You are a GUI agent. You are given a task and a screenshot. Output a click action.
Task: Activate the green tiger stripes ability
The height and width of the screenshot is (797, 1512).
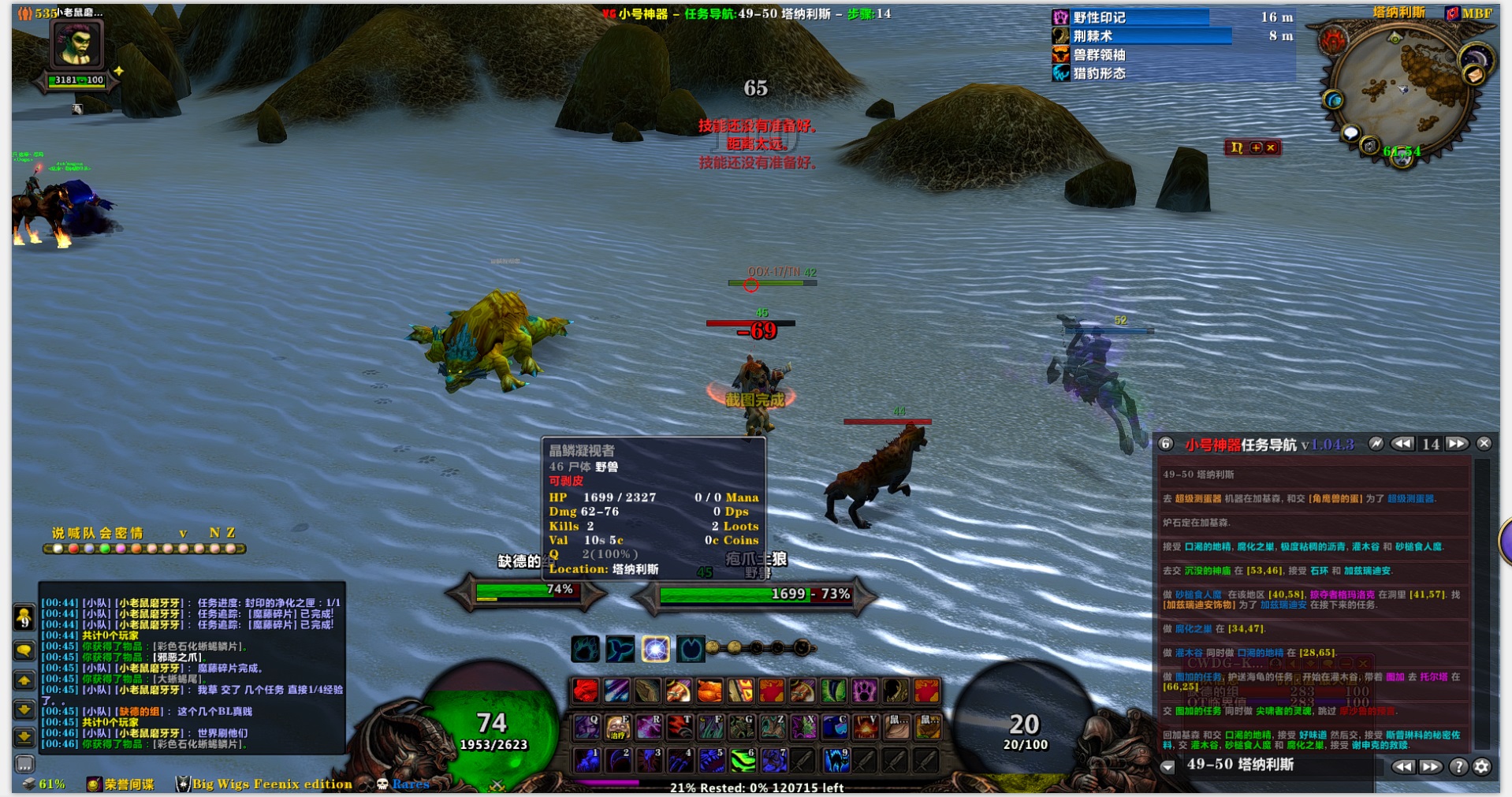[742, 760]
